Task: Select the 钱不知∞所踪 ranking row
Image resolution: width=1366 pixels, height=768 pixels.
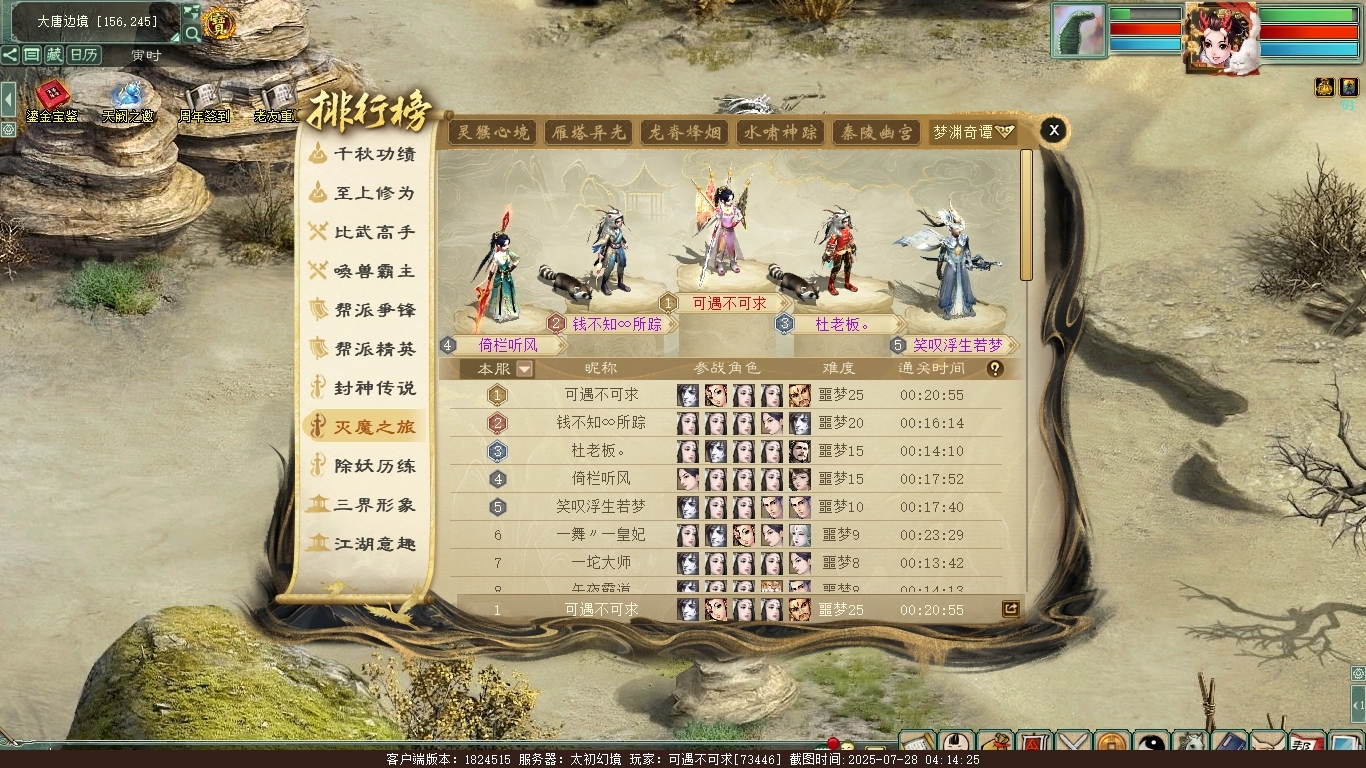Action: 601,423
